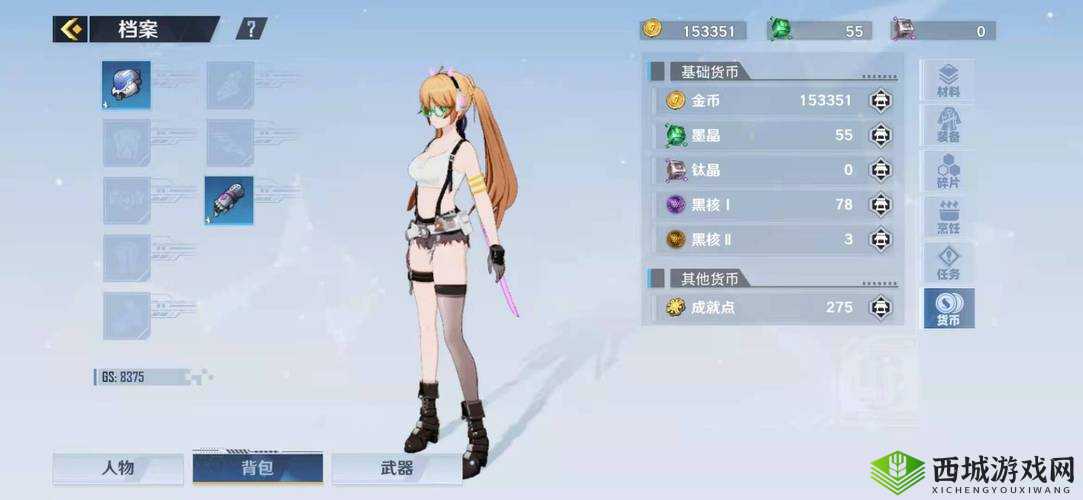Click the hexagon button beside 黑核 I
The image size is (1083, 500).
point(880,205)
